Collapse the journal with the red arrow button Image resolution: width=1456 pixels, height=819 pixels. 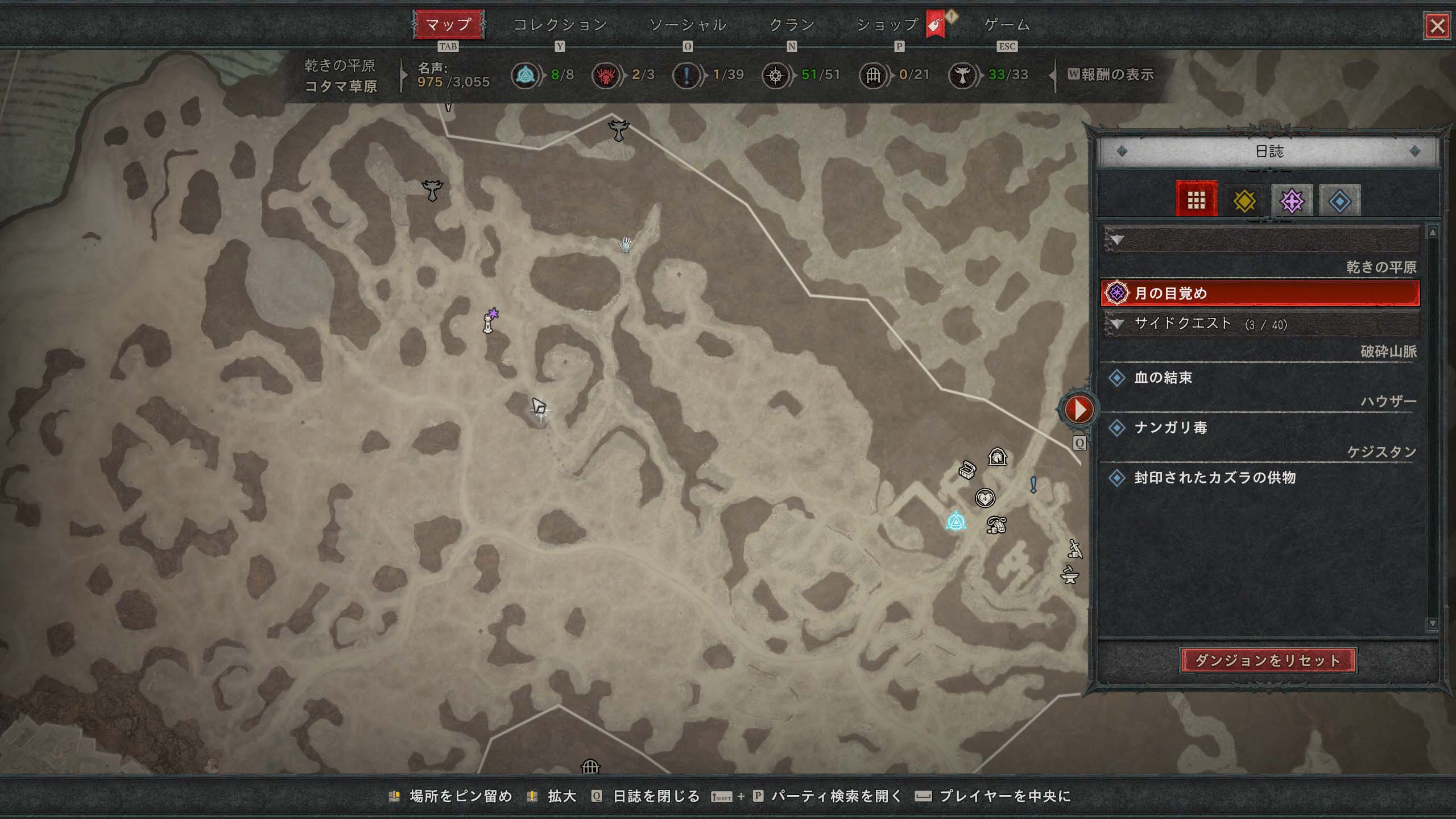[x=1078, y=409]
